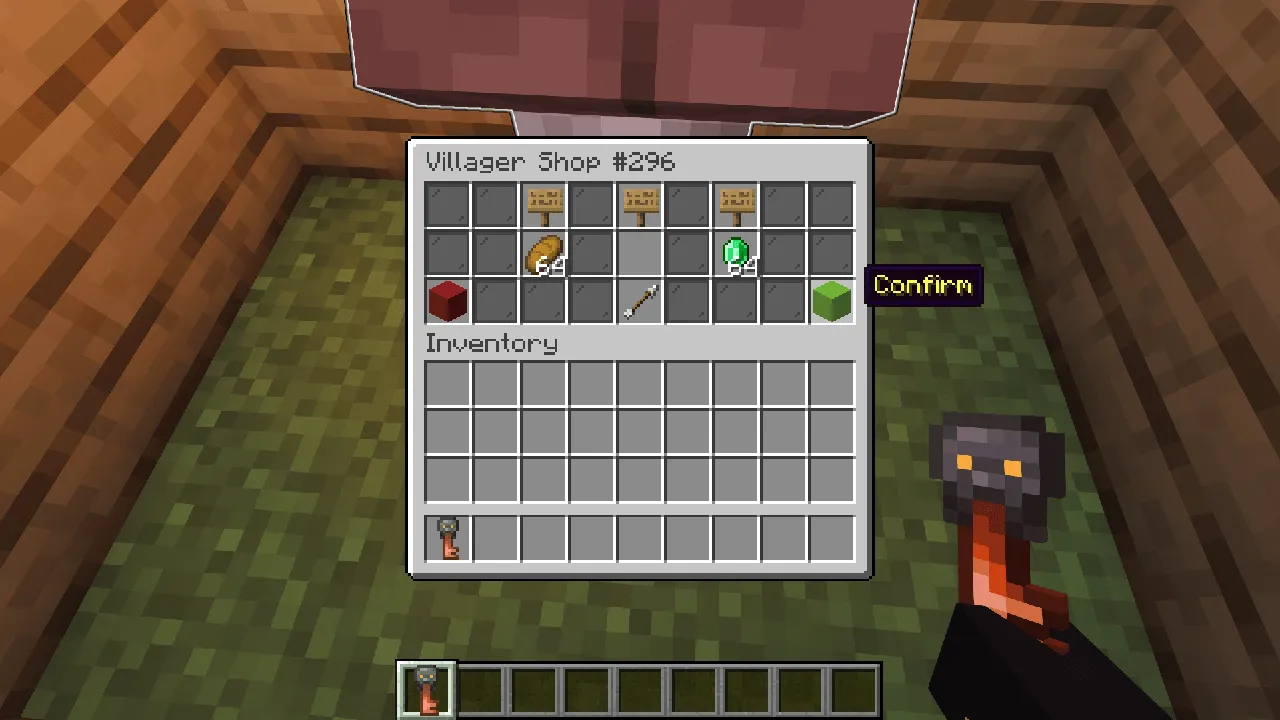The width and height of the screenshot is (1280, 720).
Task: Cancel the trade using the red block
Action: (446, 301)
